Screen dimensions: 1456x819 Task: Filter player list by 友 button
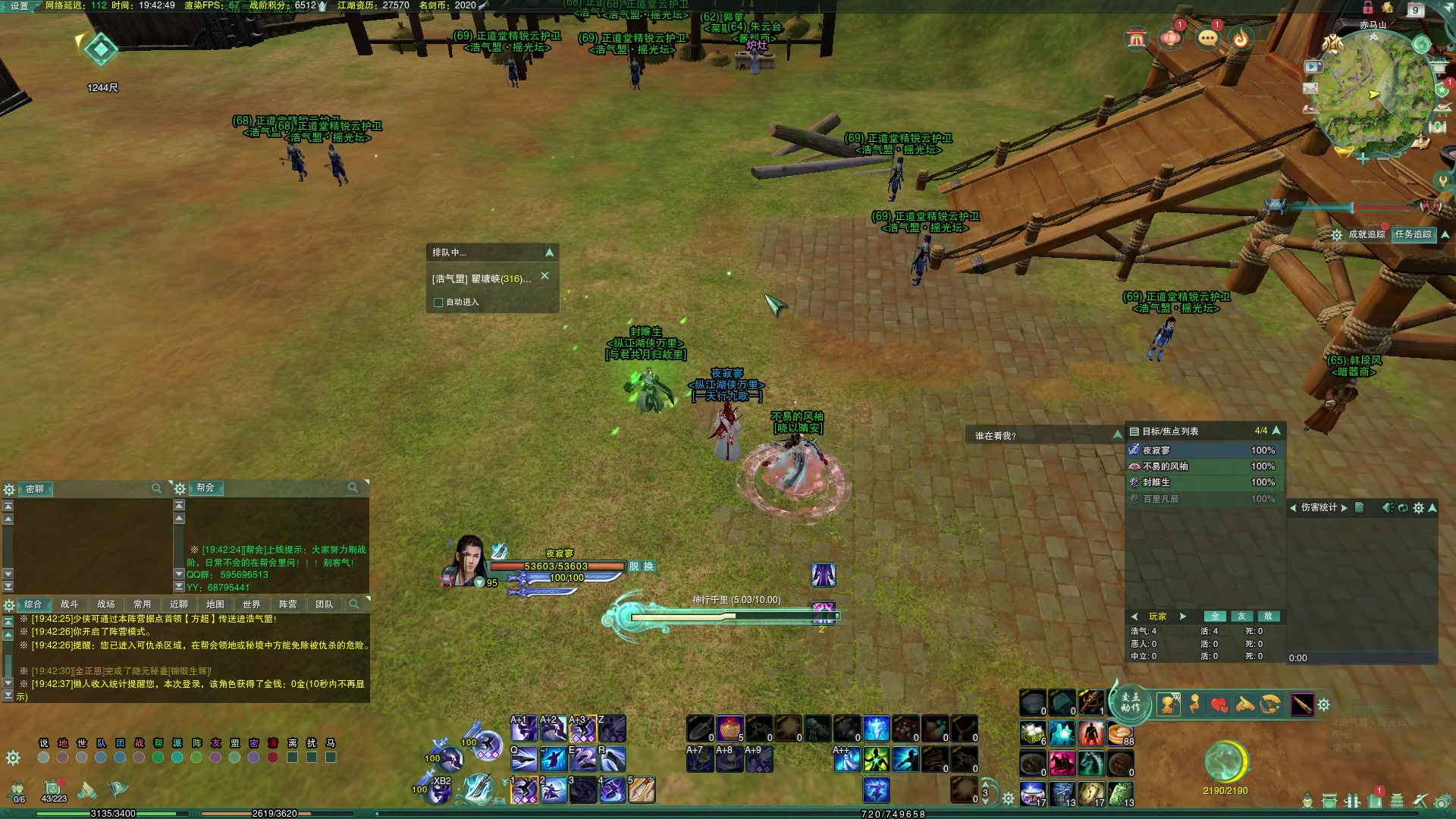tap(1242, 617)
